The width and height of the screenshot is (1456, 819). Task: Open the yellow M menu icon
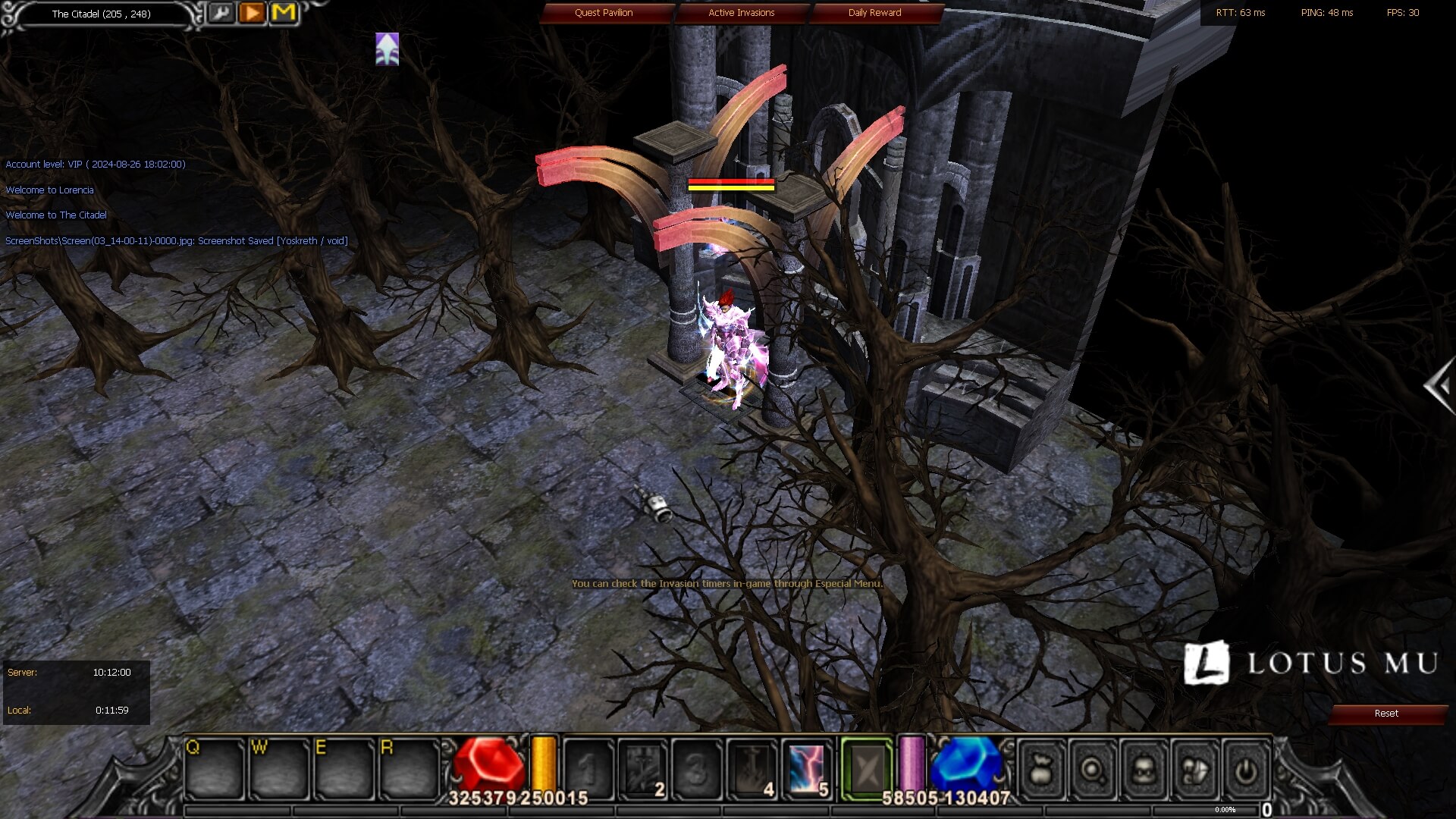click(284, 13)
